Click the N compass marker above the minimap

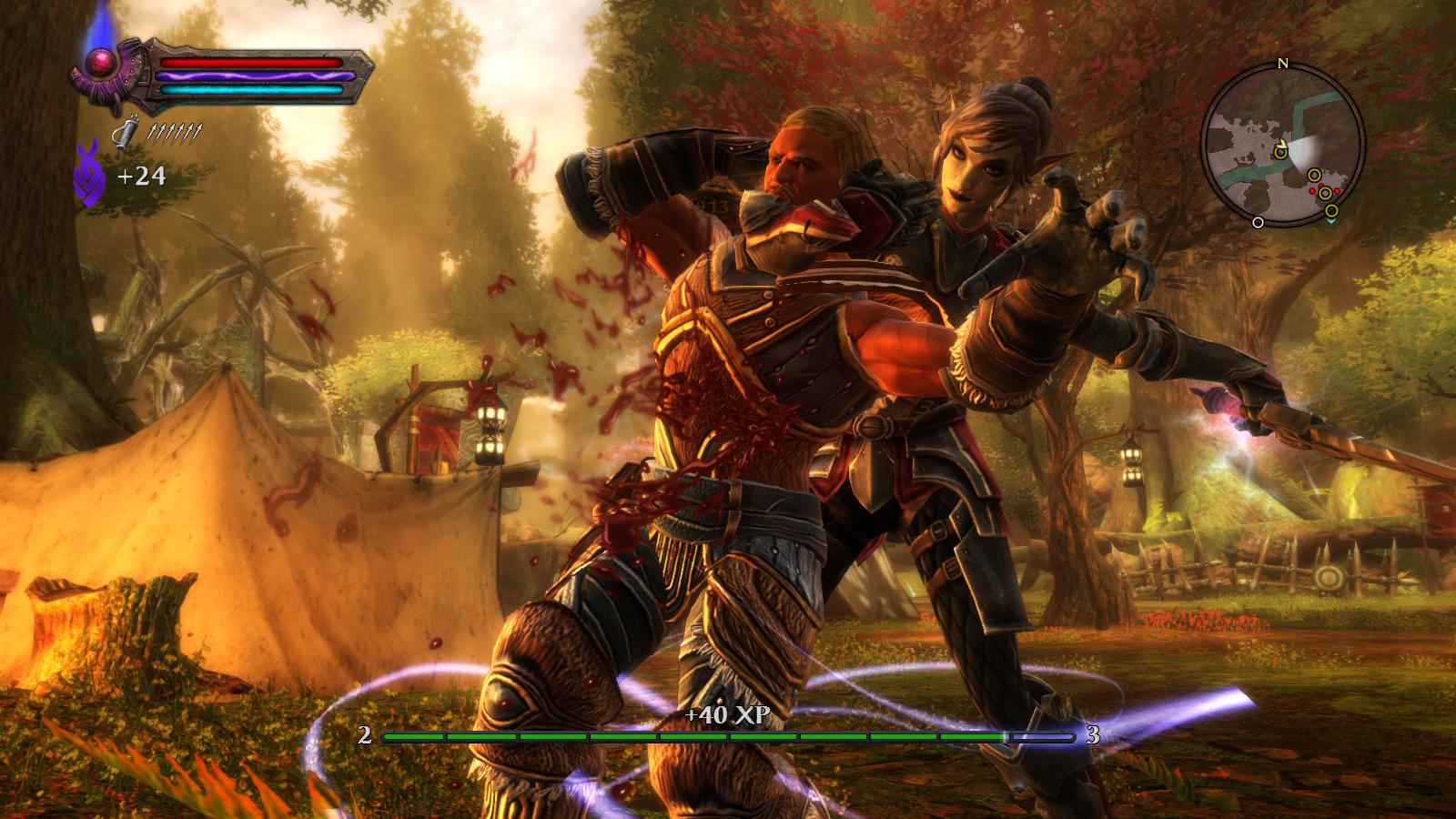[1283, 64]
